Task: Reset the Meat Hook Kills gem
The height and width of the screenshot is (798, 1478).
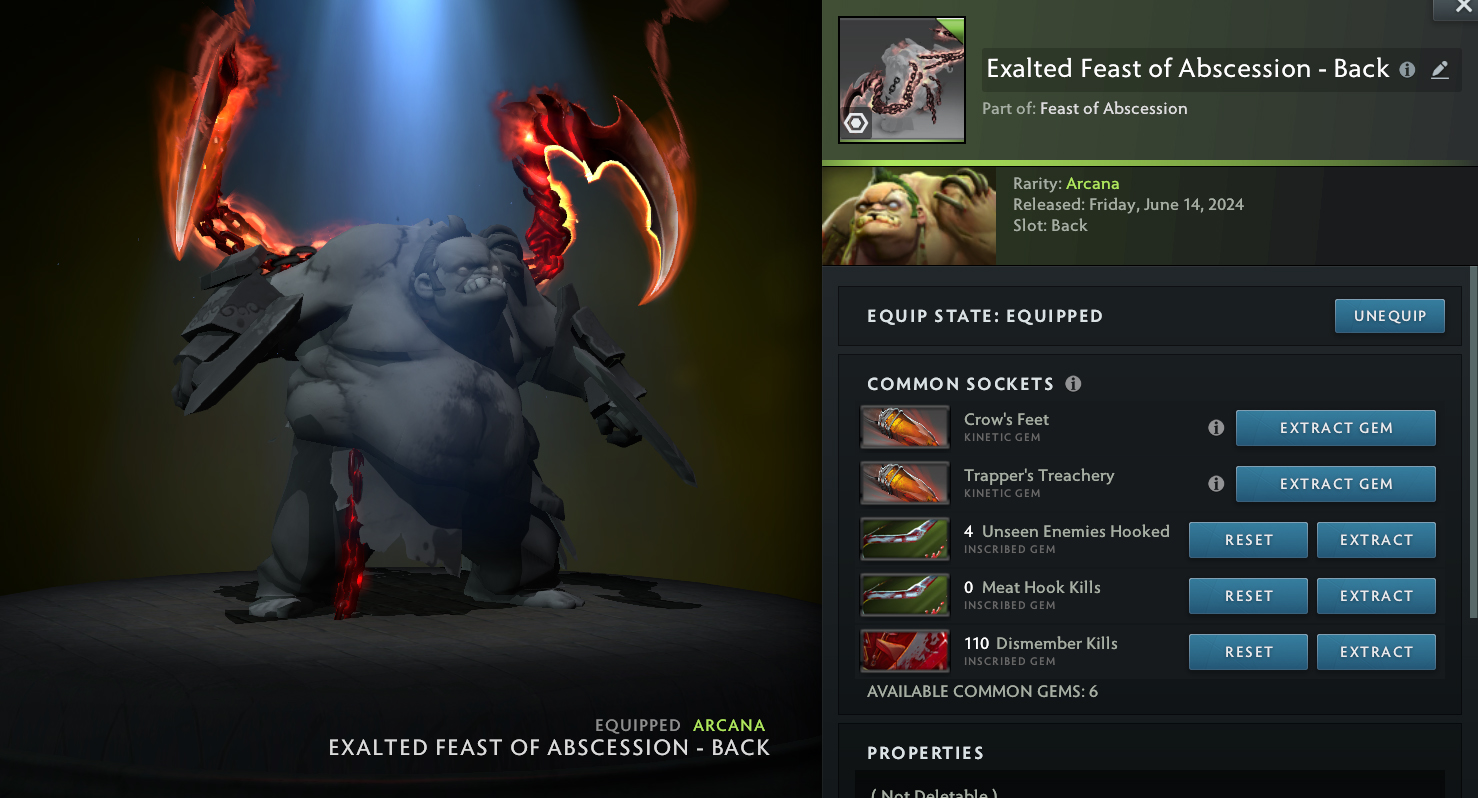Action: (x=1248, y=596)
